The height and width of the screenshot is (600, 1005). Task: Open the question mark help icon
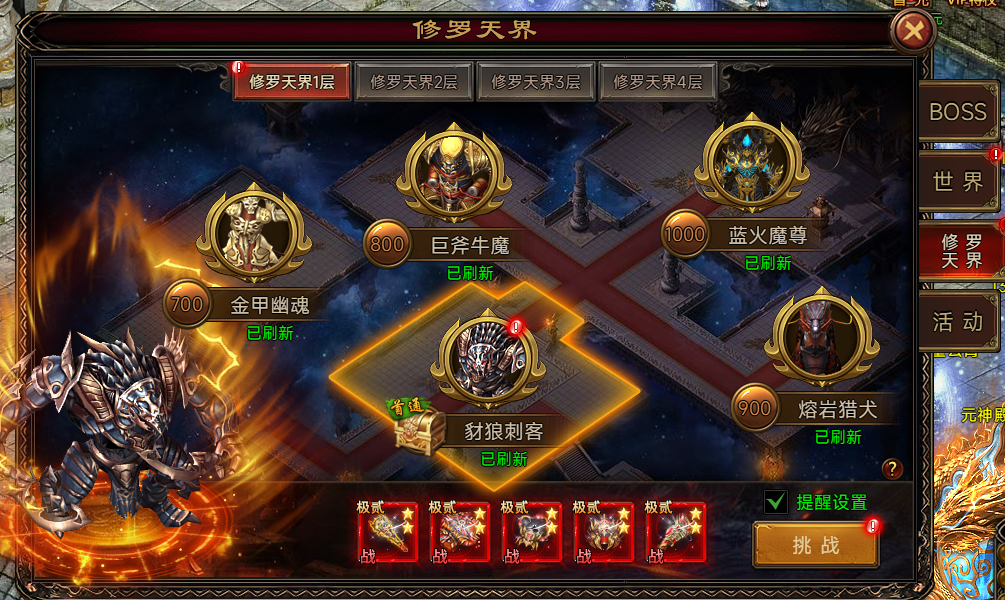(x=892, y=469)
